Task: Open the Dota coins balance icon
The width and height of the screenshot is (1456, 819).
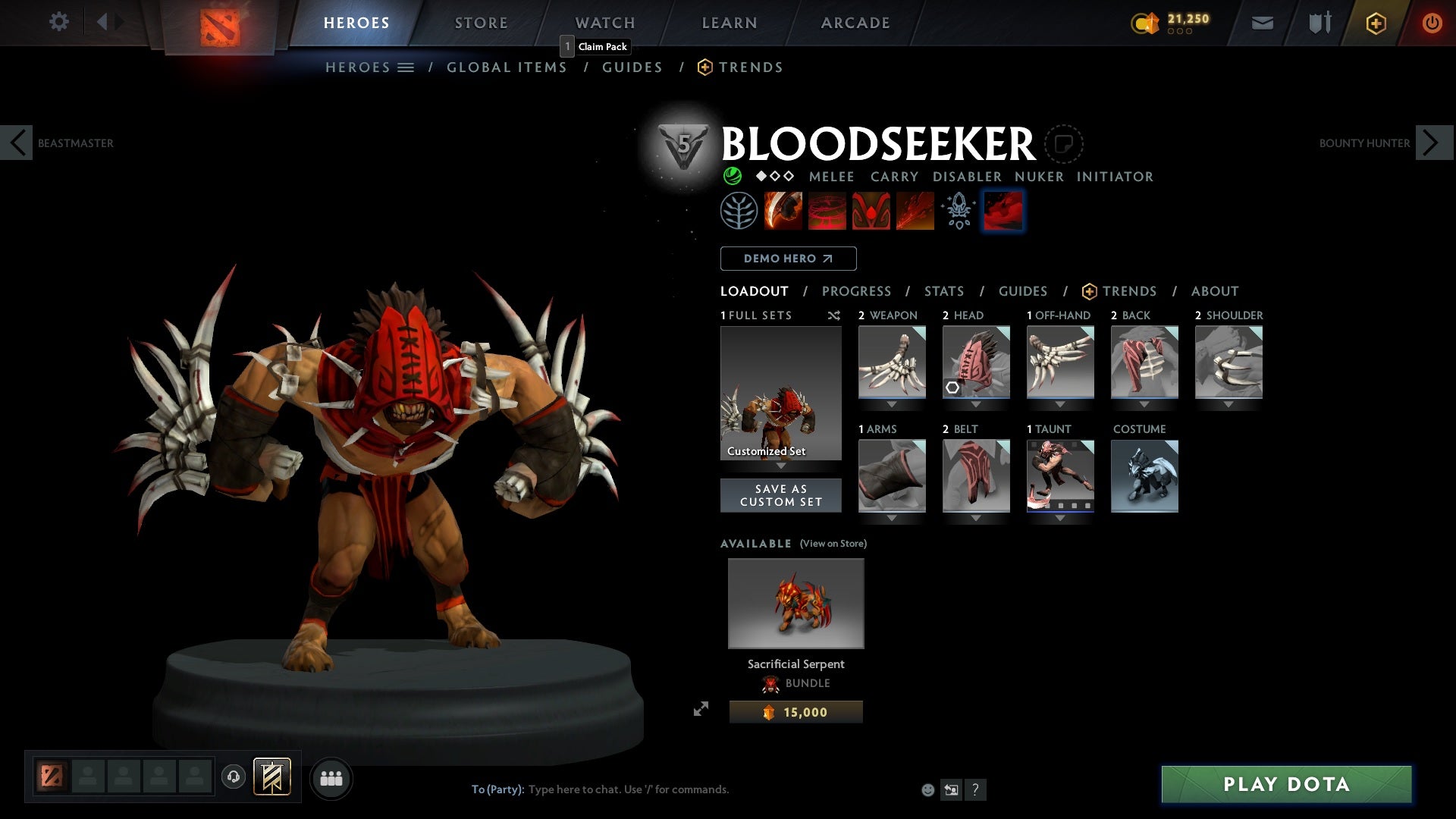Action: [1147, 21]
